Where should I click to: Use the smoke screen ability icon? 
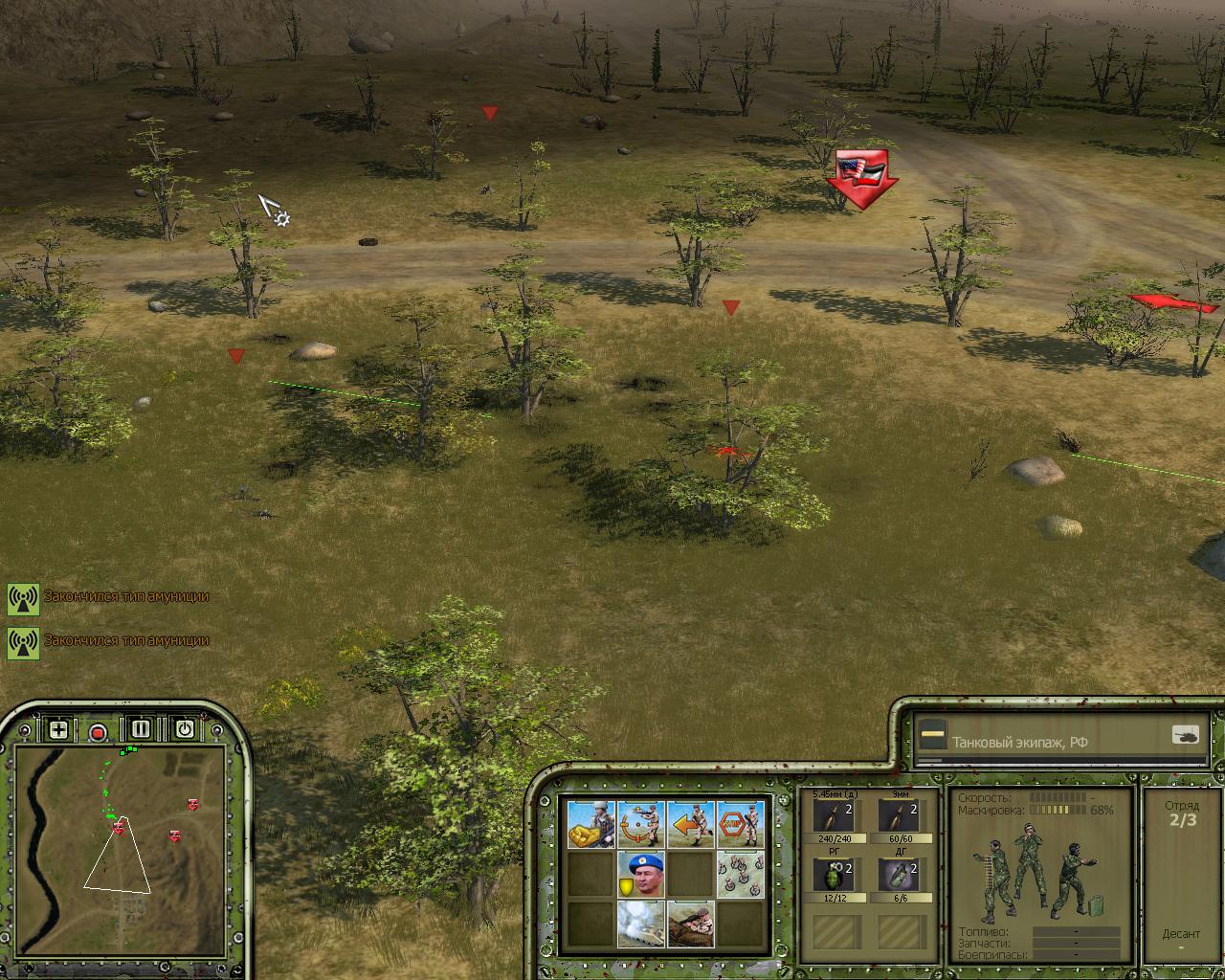click(641, 924)
